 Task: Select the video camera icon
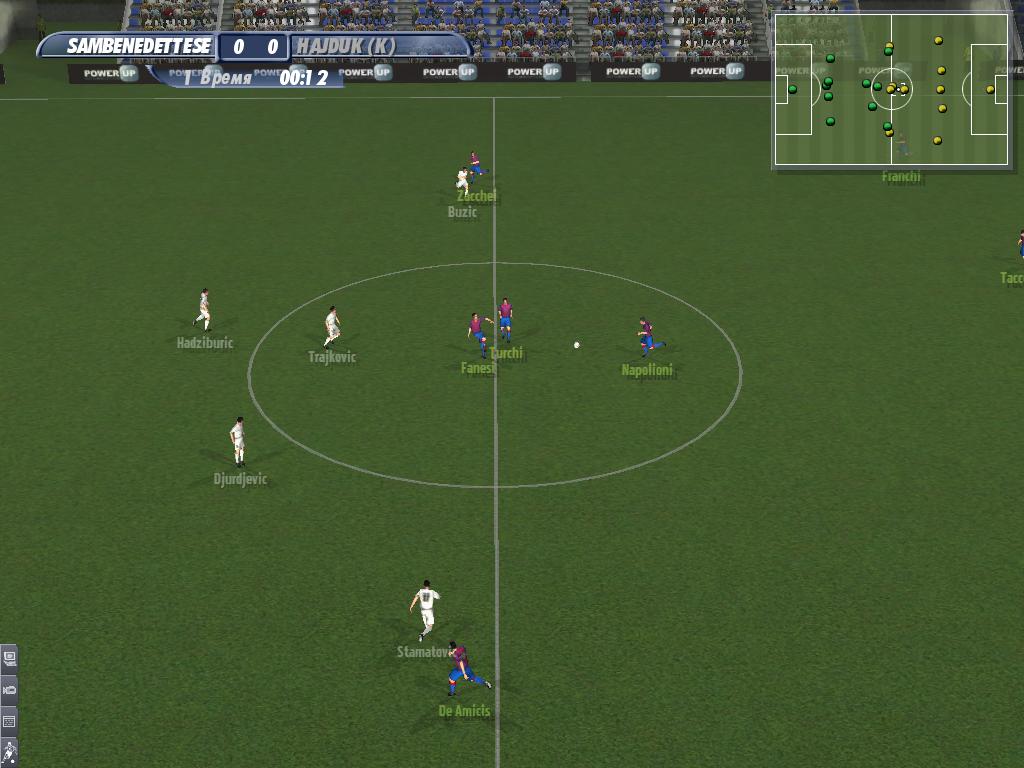[x=9, y=689]
